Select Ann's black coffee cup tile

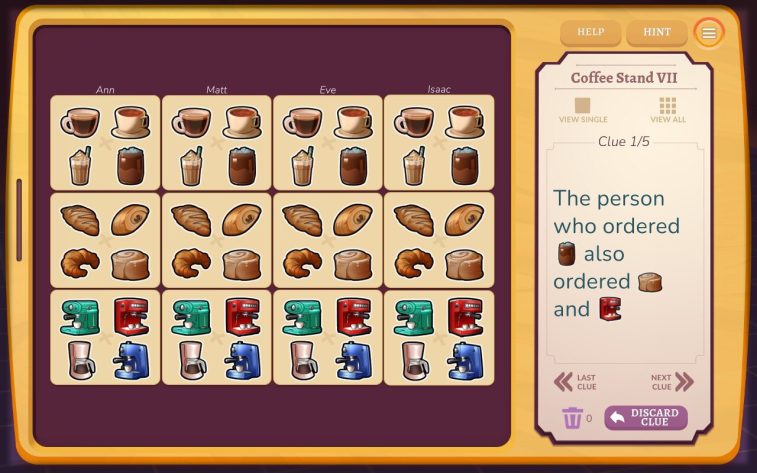pyautogui.click(x=80, y=122)
